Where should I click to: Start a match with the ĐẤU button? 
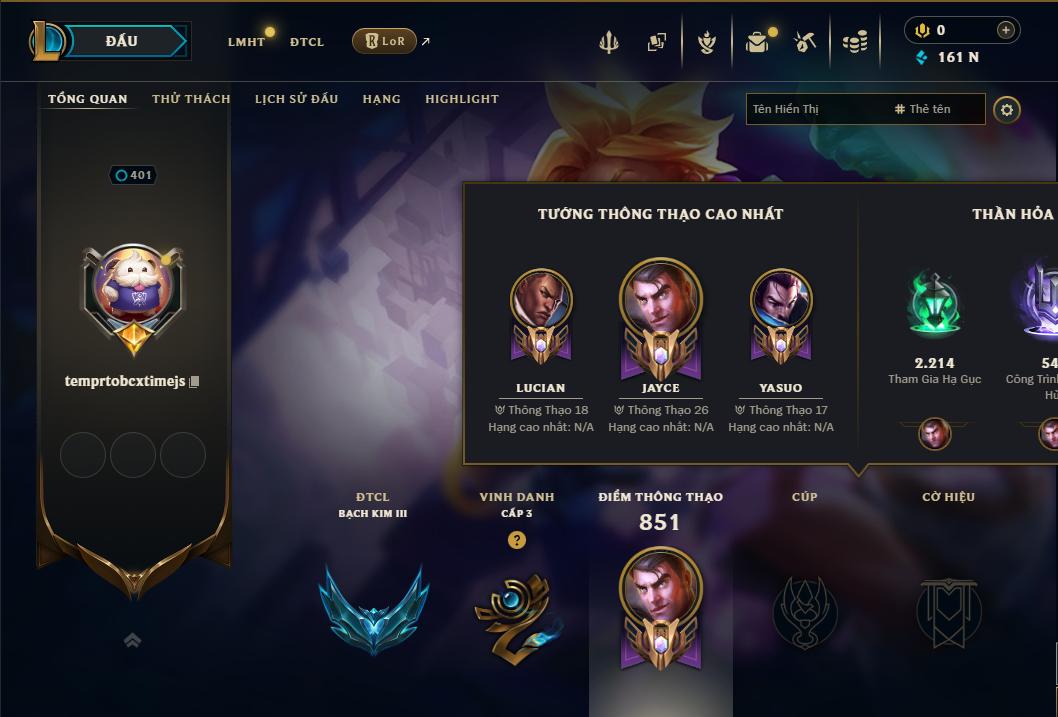coord(122,41)
